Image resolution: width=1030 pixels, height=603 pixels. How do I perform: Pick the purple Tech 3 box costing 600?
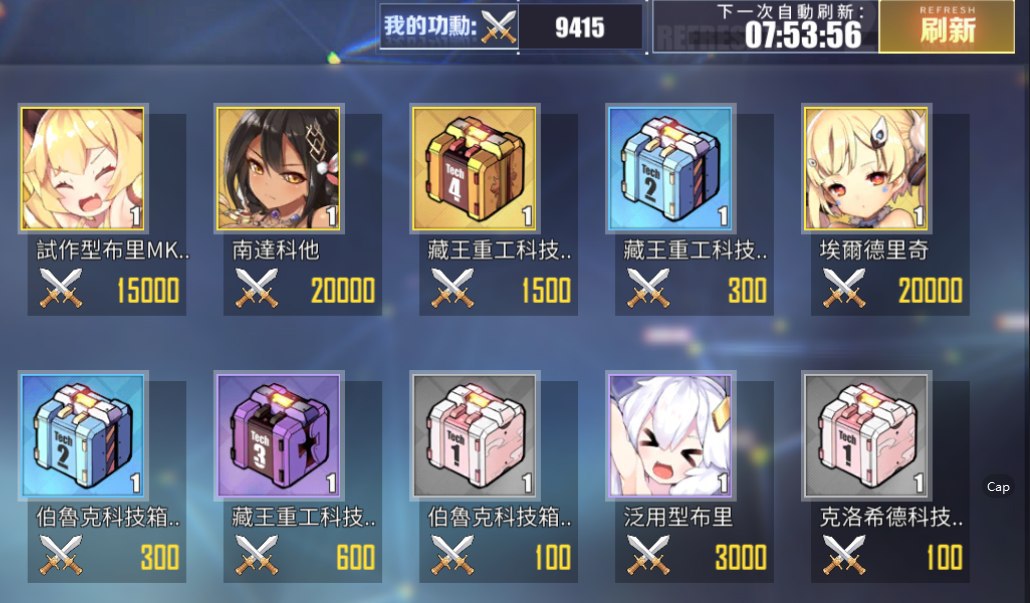click(278, 436)
